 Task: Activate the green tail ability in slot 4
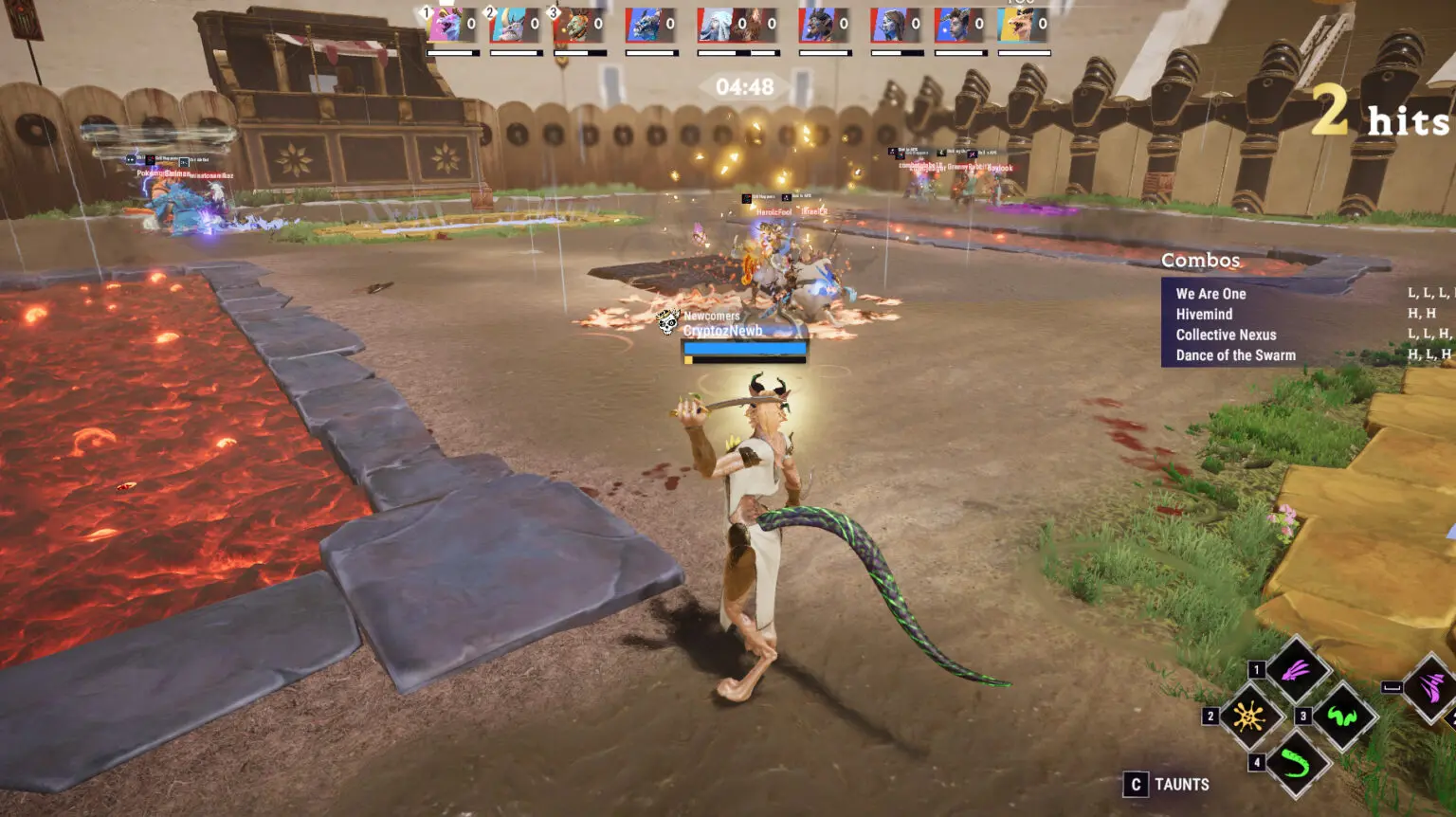(1296, 763)
